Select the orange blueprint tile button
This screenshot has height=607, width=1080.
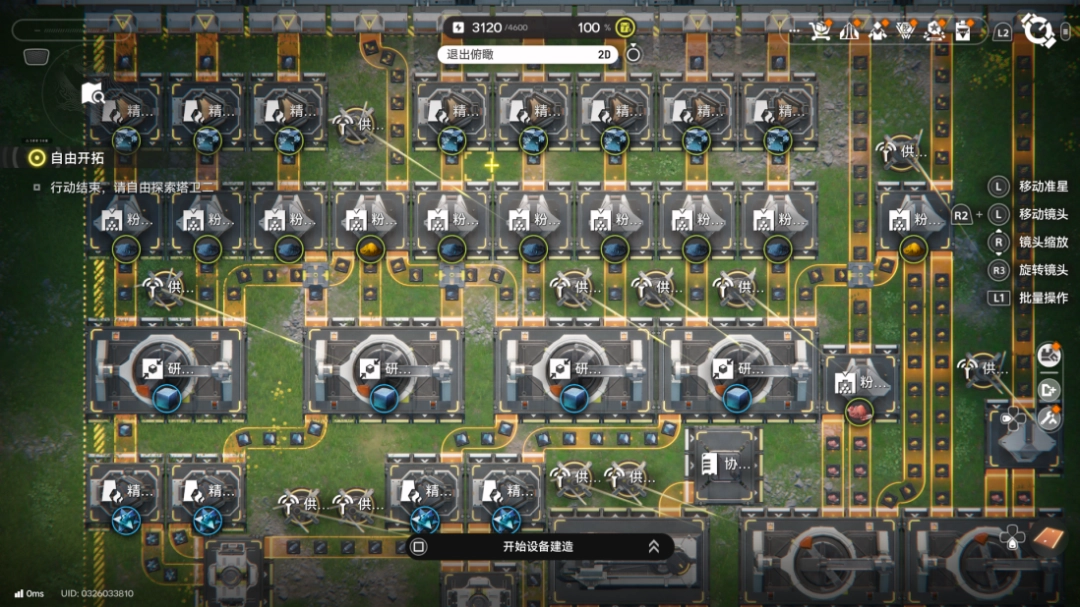pyautogui.click(x=1046, y=540)
